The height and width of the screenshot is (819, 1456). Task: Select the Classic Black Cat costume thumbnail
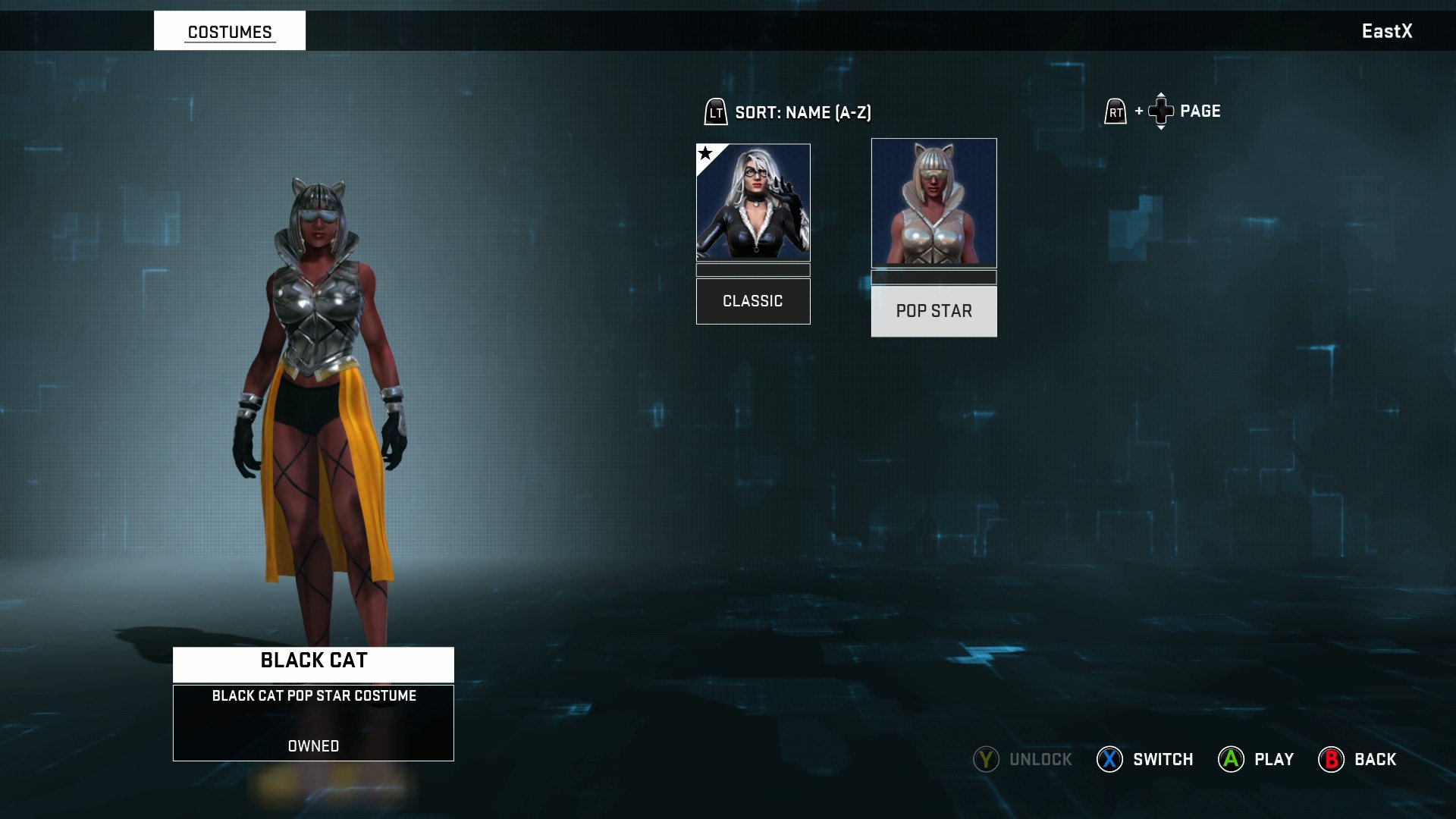(x=753, y=202)
